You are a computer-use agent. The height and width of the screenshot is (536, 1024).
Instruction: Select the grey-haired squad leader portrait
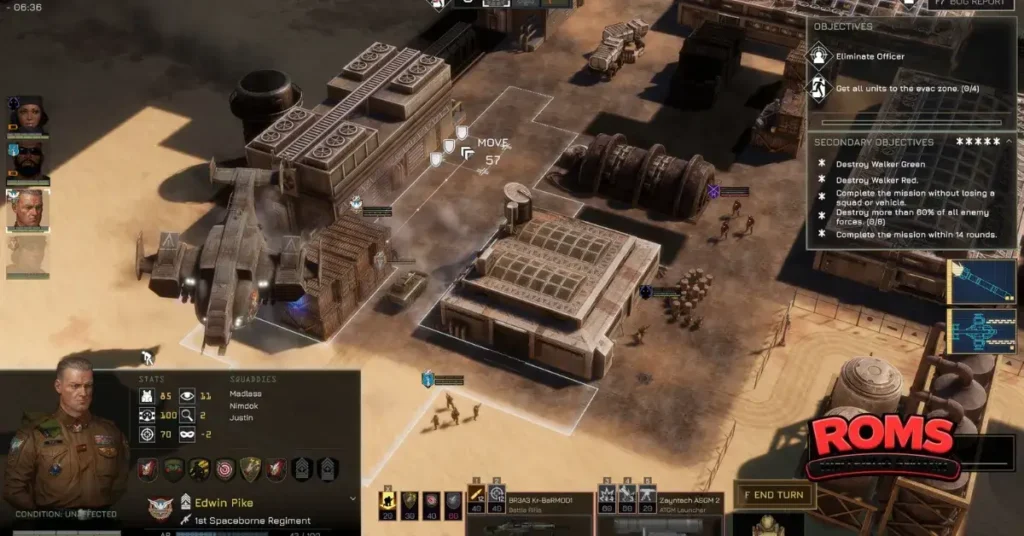tap(27, 210)
